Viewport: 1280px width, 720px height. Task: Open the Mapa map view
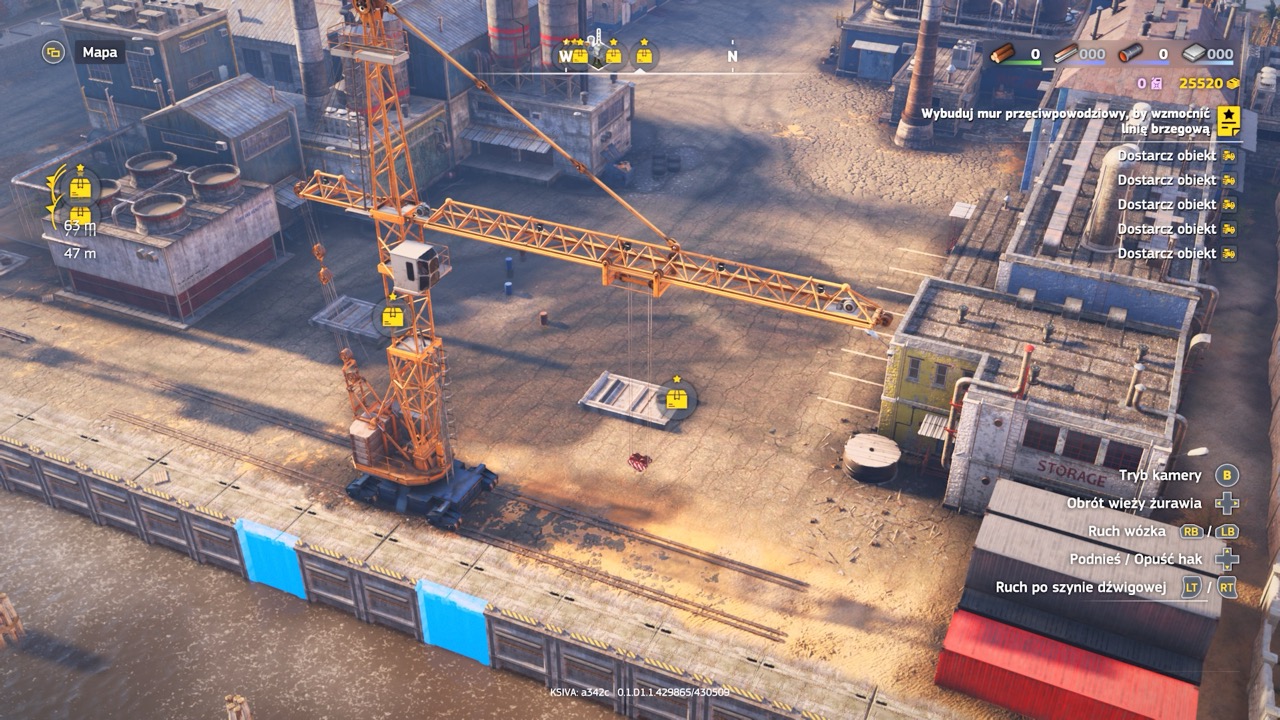click(54, 52)
